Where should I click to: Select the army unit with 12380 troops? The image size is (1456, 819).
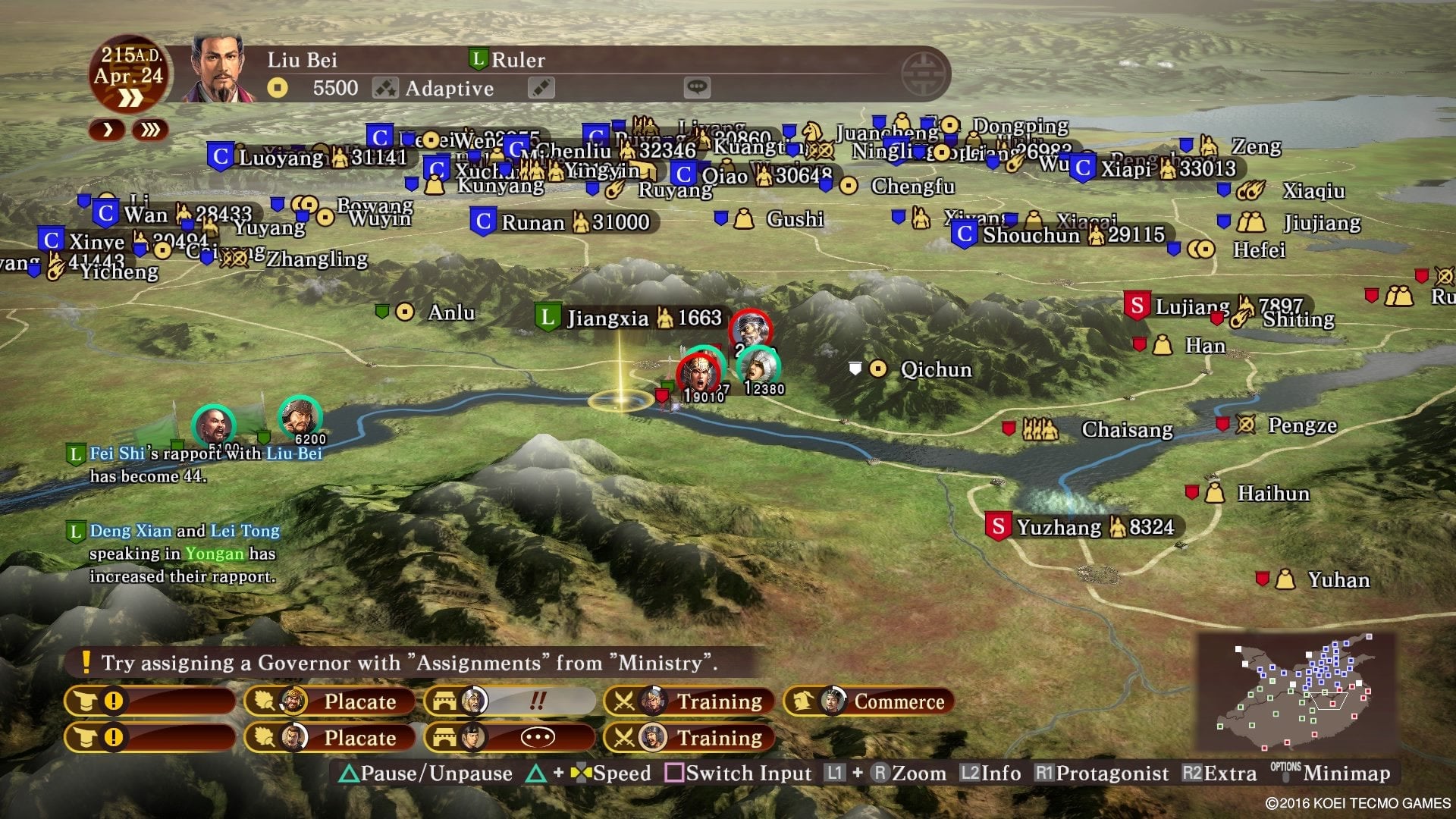tap(758, 369)
